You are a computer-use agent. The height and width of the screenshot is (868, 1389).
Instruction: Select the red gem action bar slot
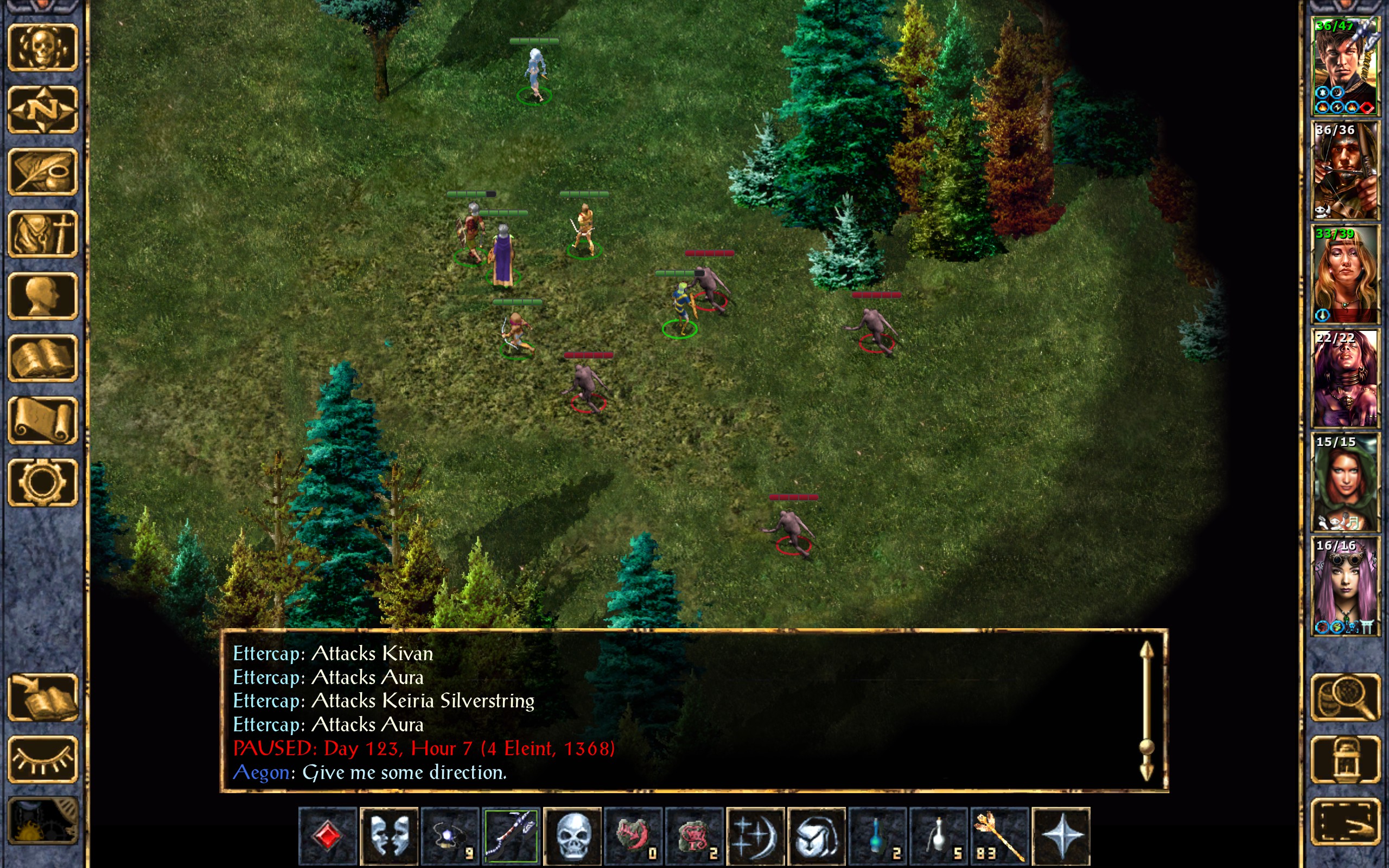coord(328,836)
